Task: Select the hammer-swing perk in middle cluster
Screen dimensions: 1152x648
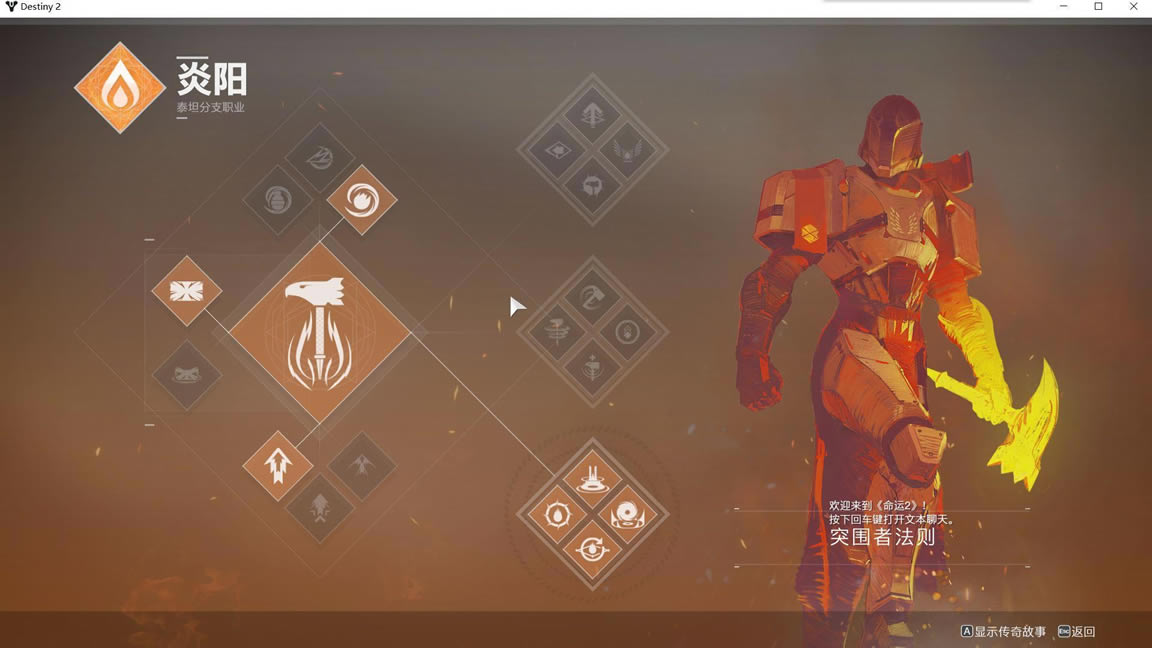Action: 592,297
